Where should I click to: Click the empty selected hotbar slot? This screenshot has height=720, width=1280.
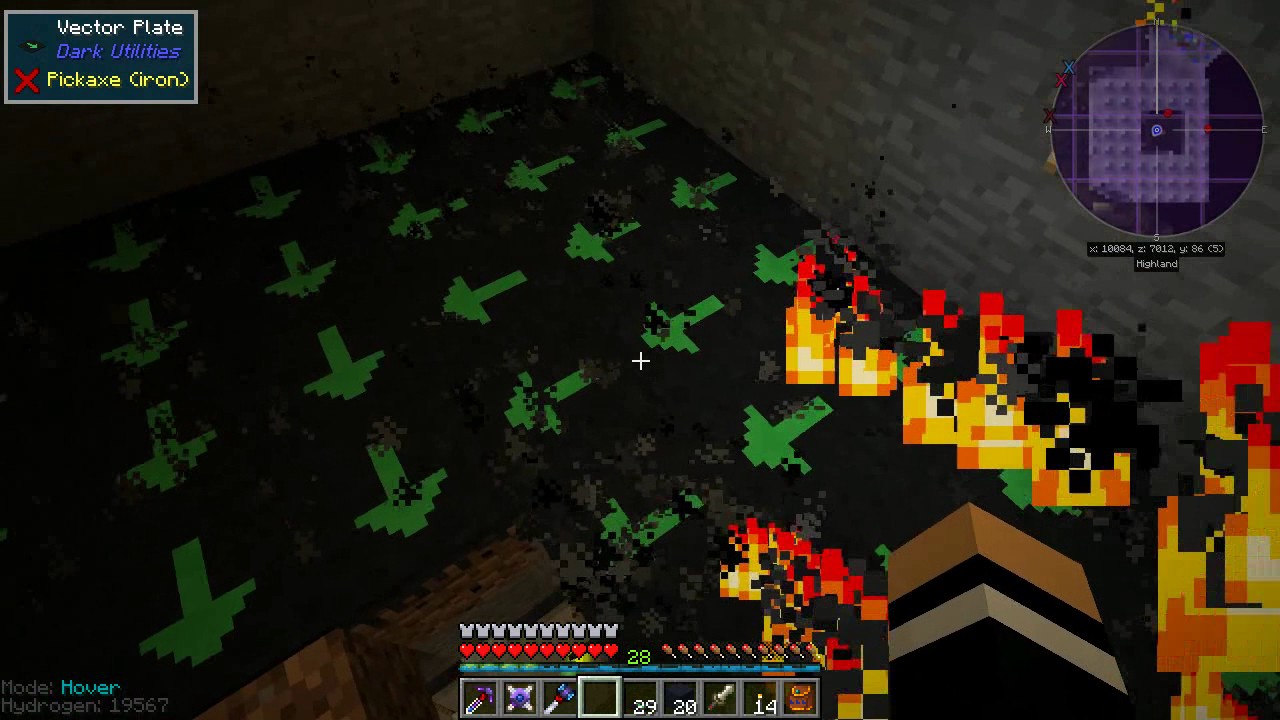[599, 697]
